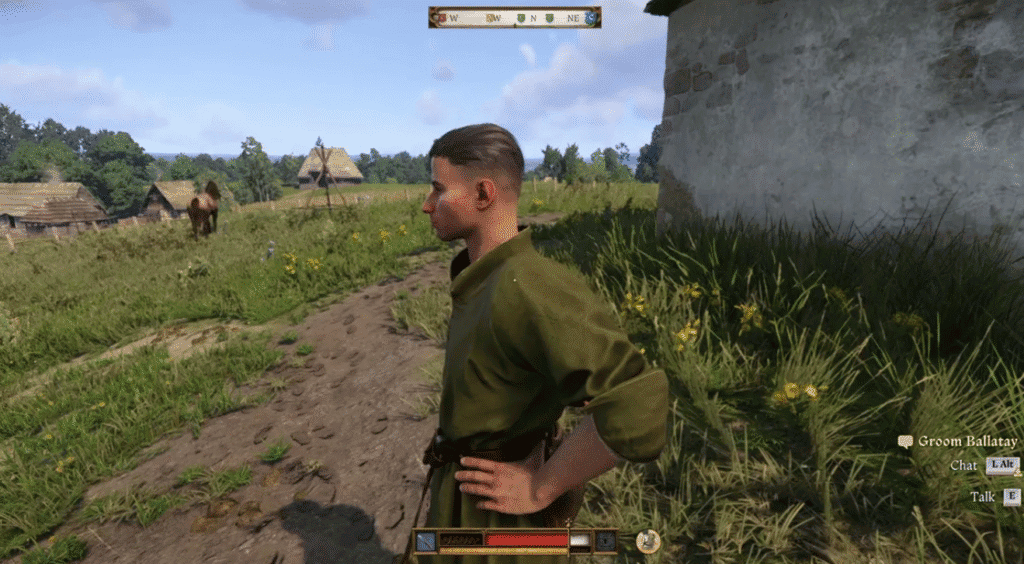1024x564 pixels.
Task: Choose the Chat option for Groom Ballatay
Action: pyautogui.click(x=1002, y=465)
